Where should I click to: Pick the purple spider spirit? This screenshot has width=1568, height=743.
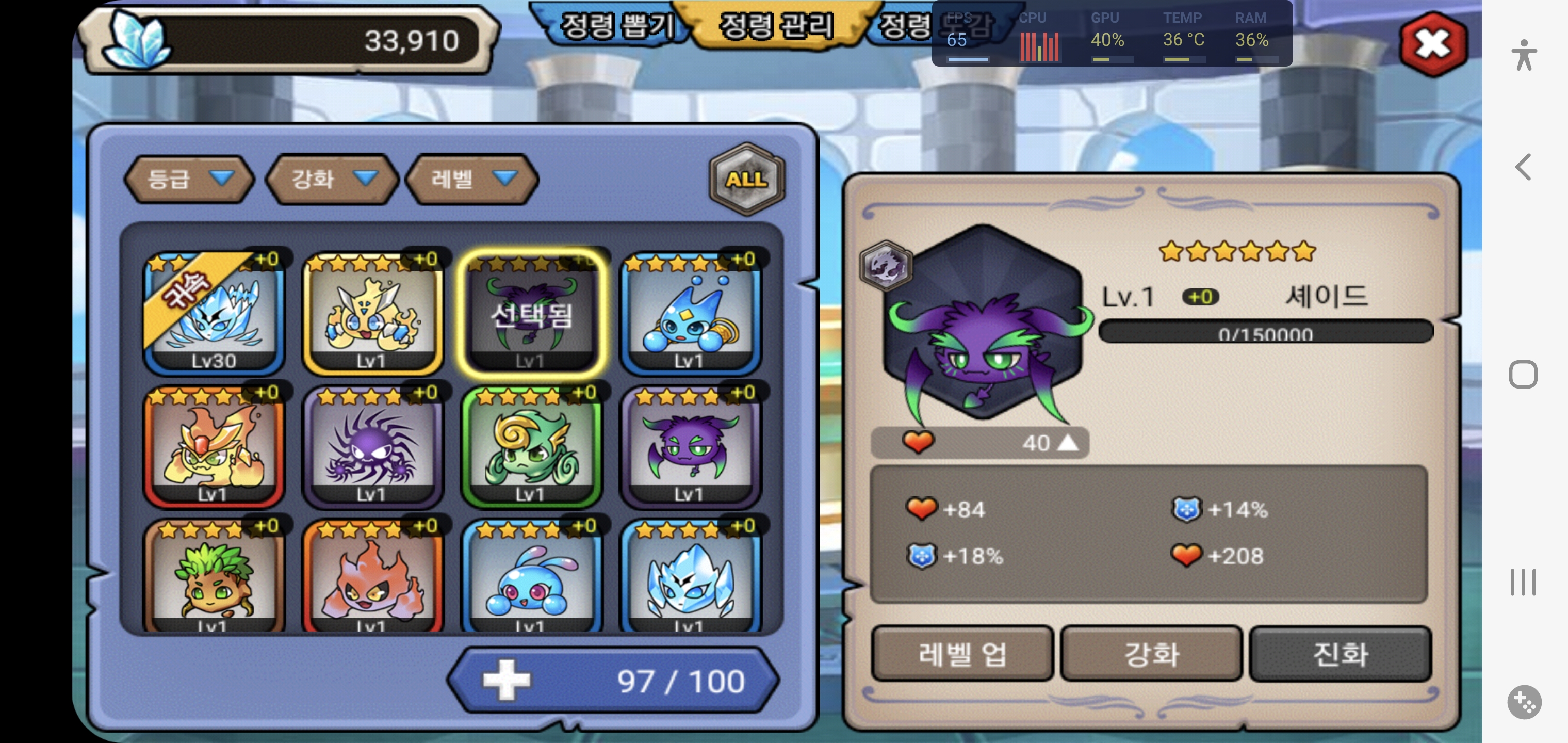pos(372,446)
